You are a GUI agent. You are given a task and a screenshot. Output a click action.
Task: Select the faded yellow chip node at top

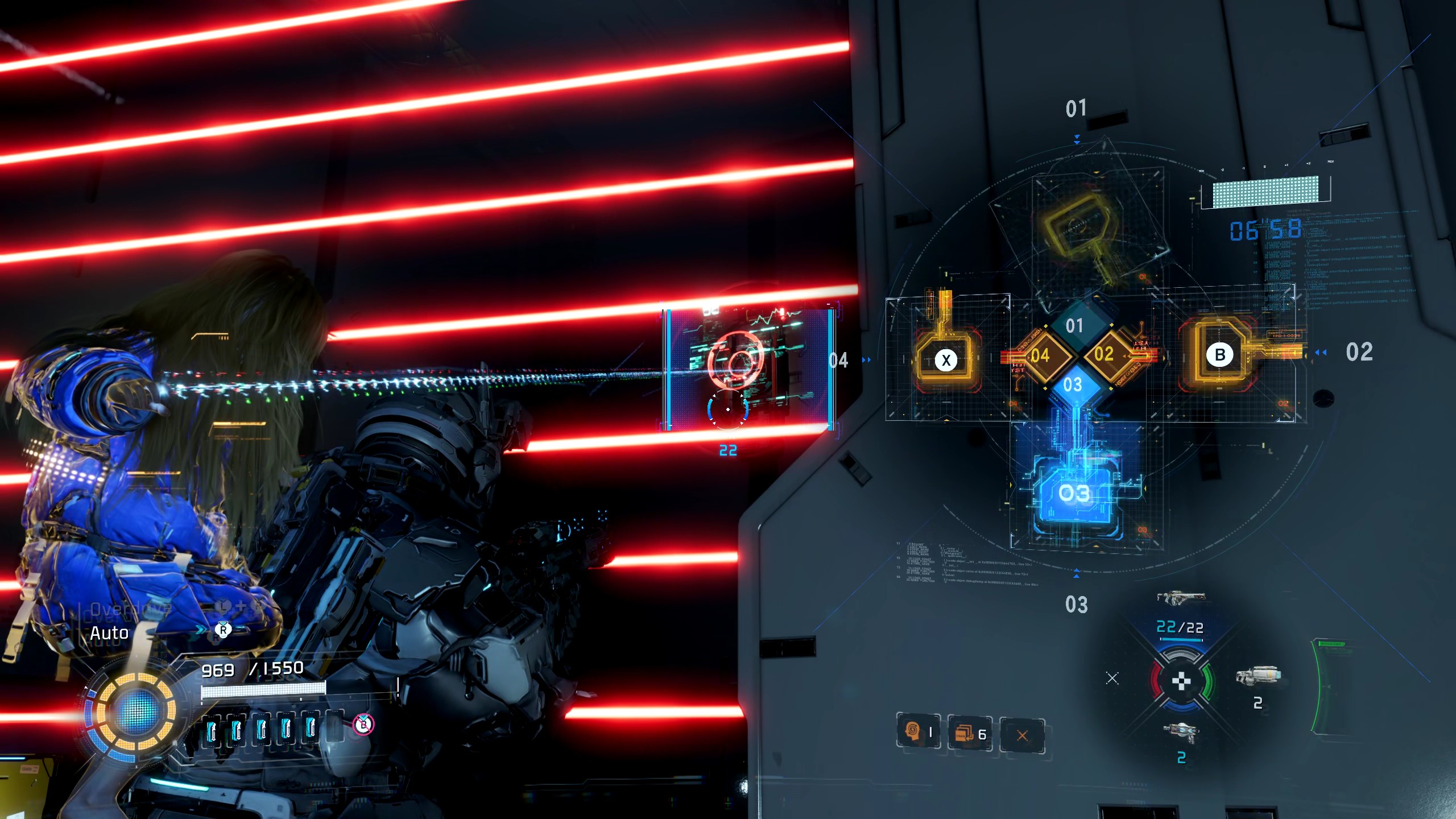[x=1077, y=227]
